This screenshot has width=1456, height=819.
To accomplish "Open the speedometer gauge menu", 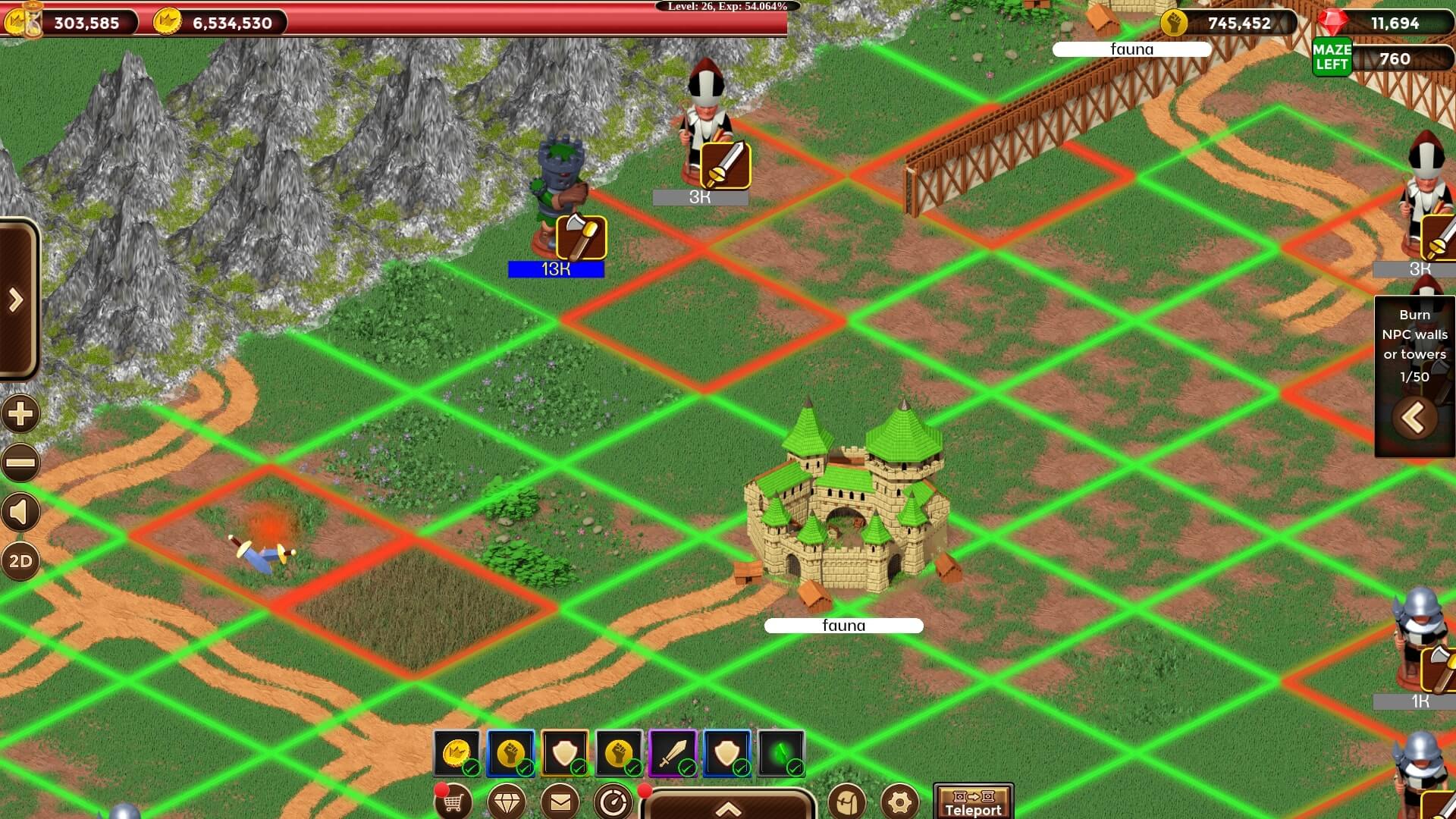I will tap(613, 802).
